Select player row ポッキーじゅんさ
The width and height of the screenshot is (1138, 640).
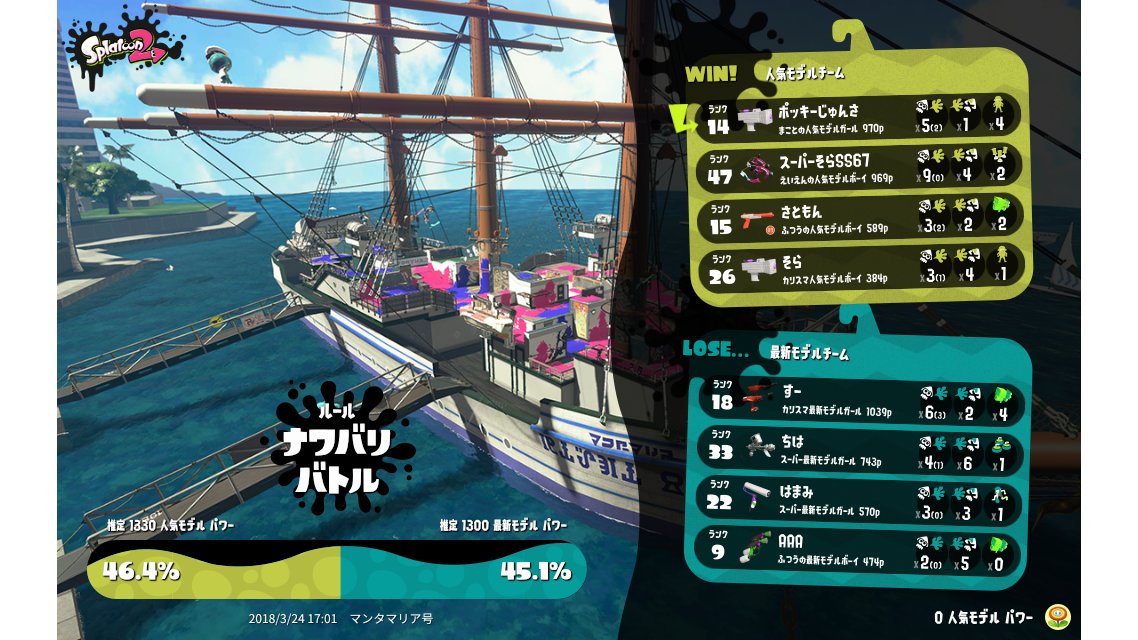point(862,117)
